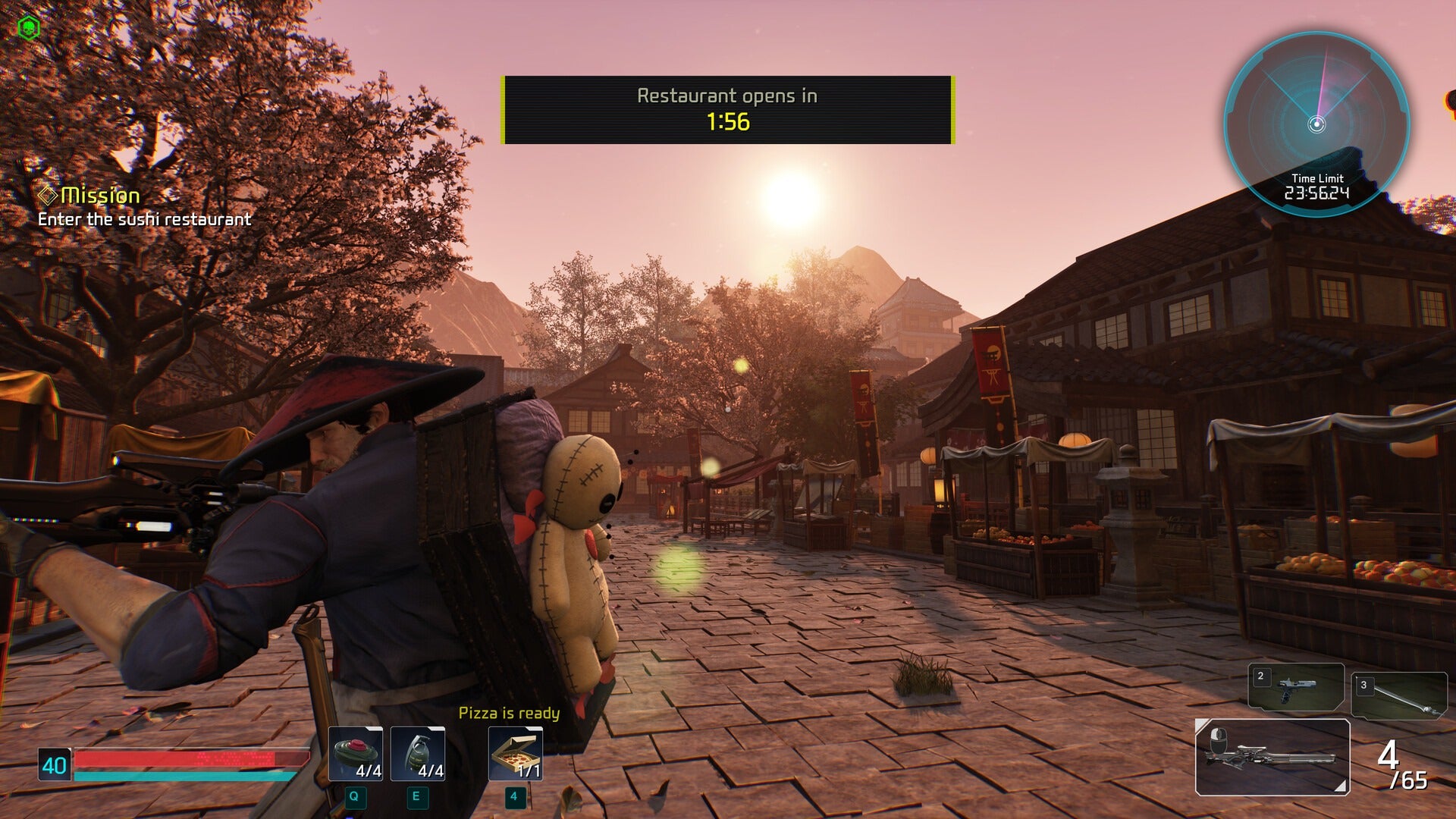Image resolution: width=1456 pixels, height=819 pixels.
Task: Select the grenade gadget slot
Action: pyautogui.click(x=418, y=754)
